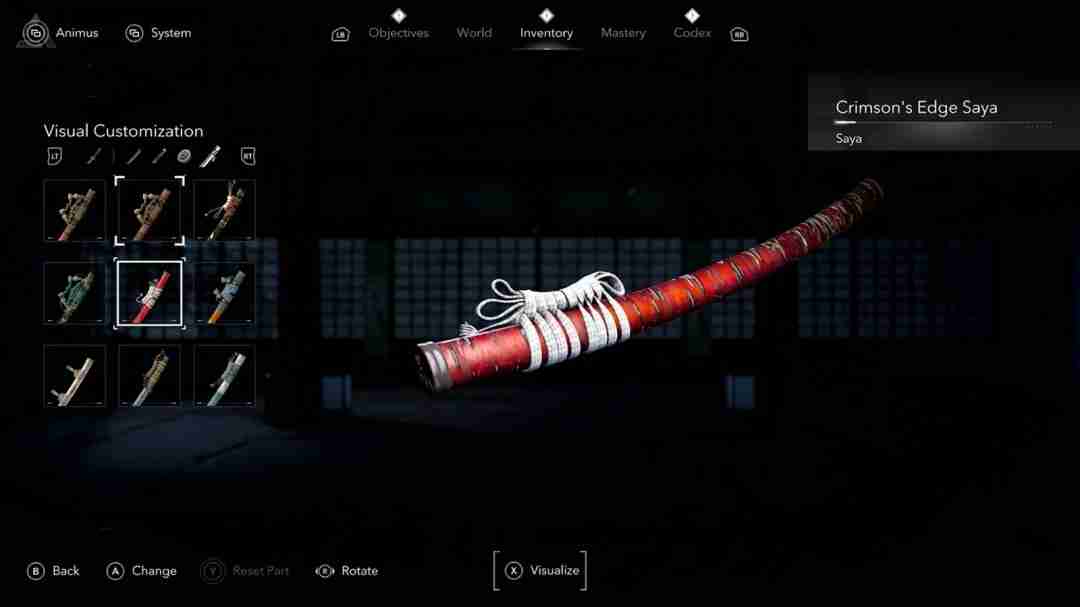Open the System menu

159,33
